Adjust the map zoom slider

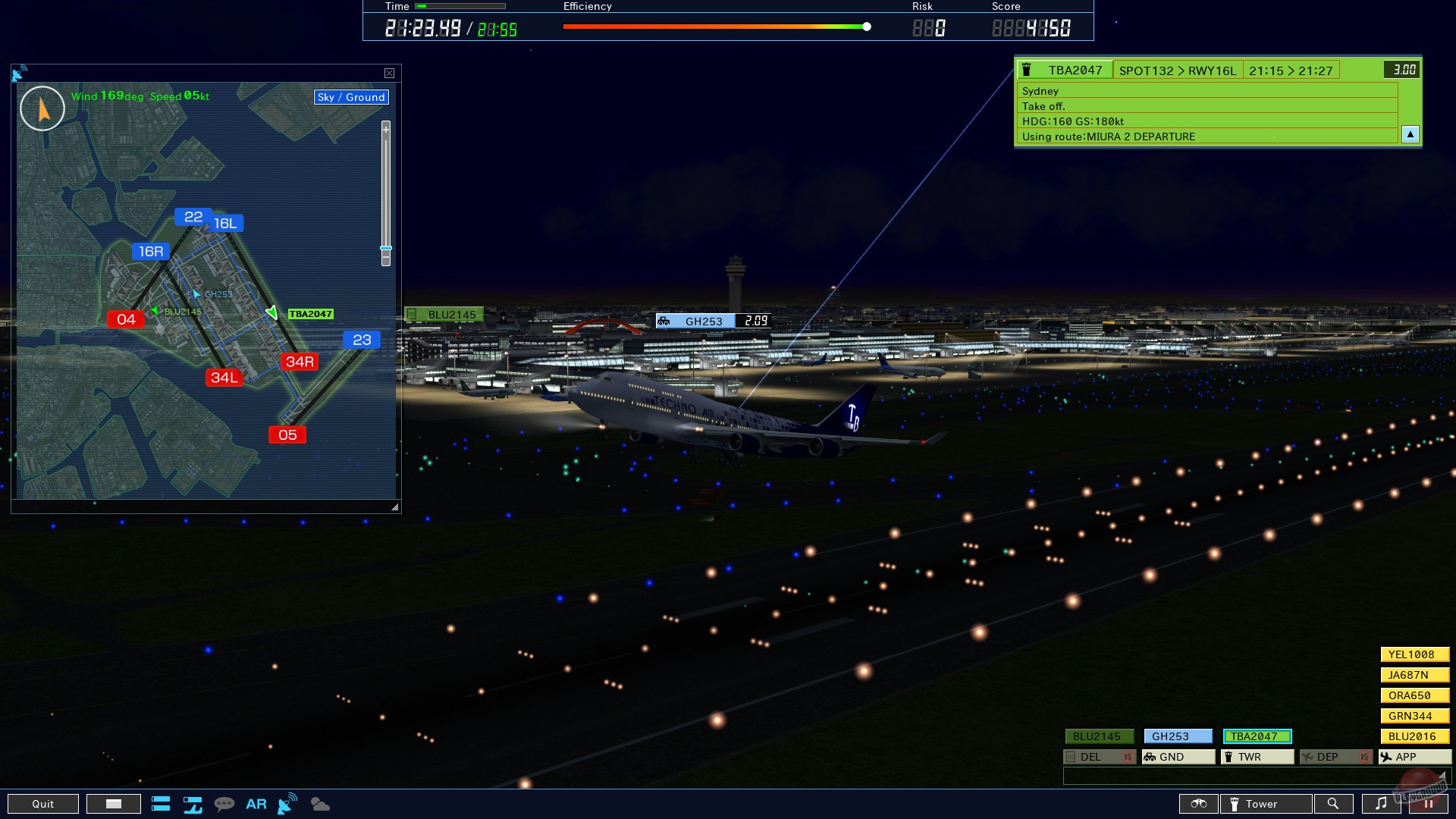tap(384, 249)
